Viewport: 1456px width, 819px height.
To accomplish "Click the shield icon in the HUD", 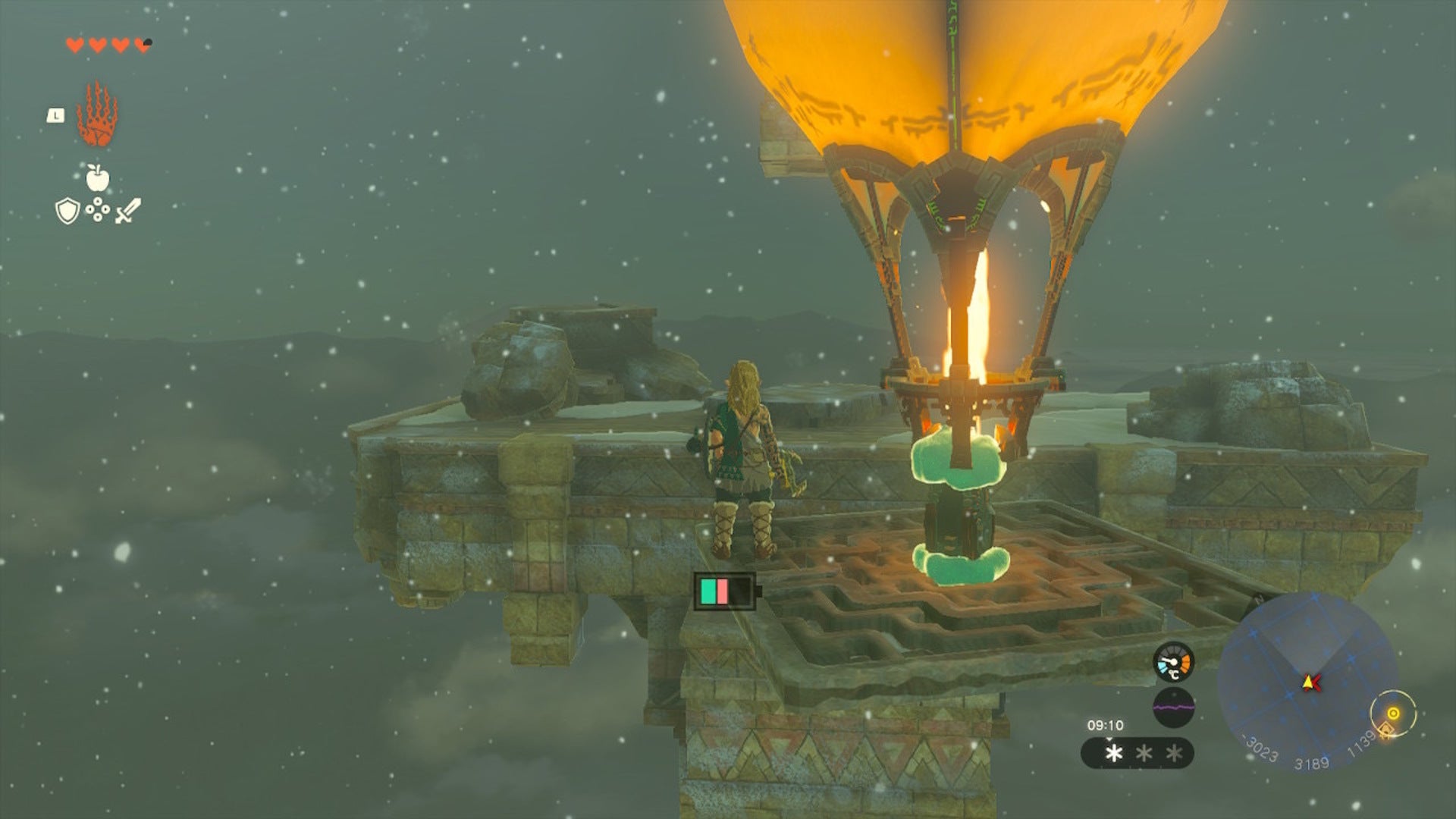I will (67, 210).
